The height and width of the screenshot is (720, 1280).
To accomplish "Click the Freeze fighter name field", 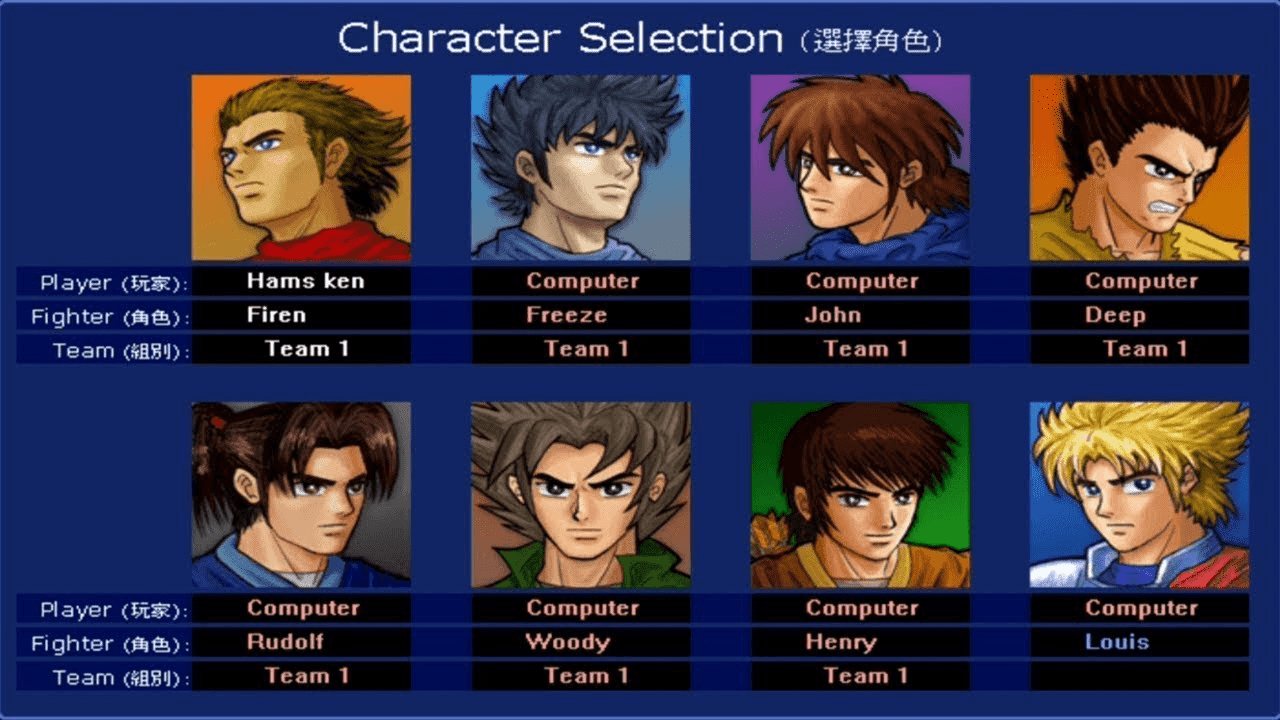I will (580, 315).
